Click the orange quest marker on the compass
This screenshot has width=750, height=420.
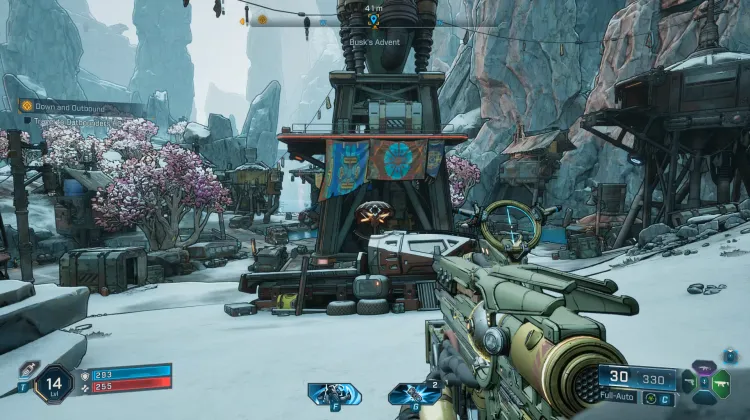[262, 19]
